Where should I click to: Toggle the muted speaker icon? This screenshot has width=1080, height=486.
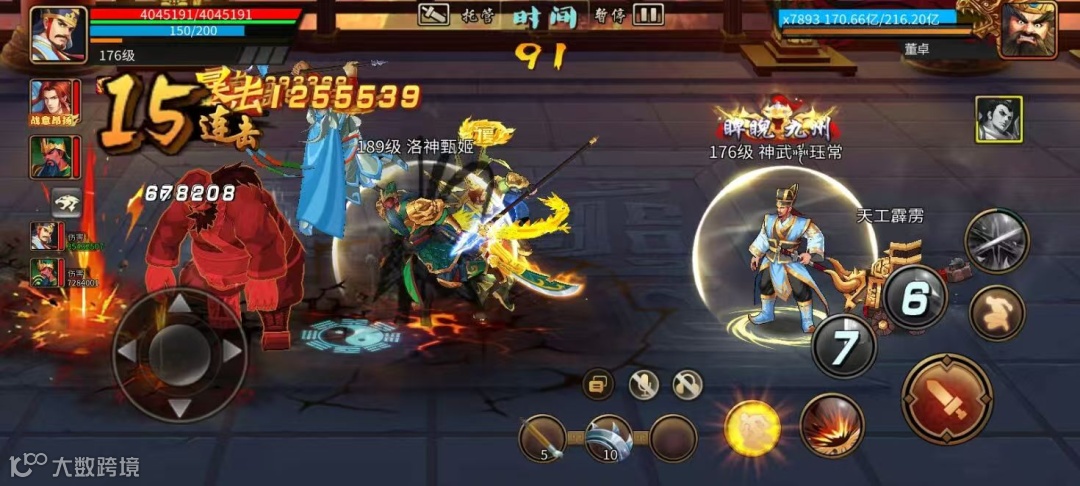687,383
